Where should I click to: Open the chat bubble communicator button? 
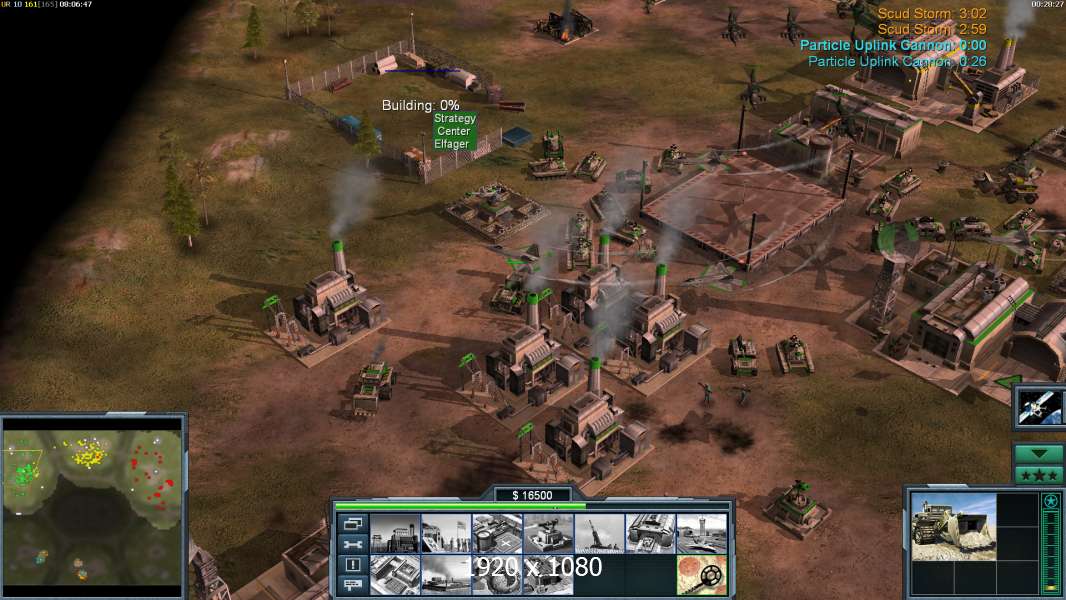[352, 586]
